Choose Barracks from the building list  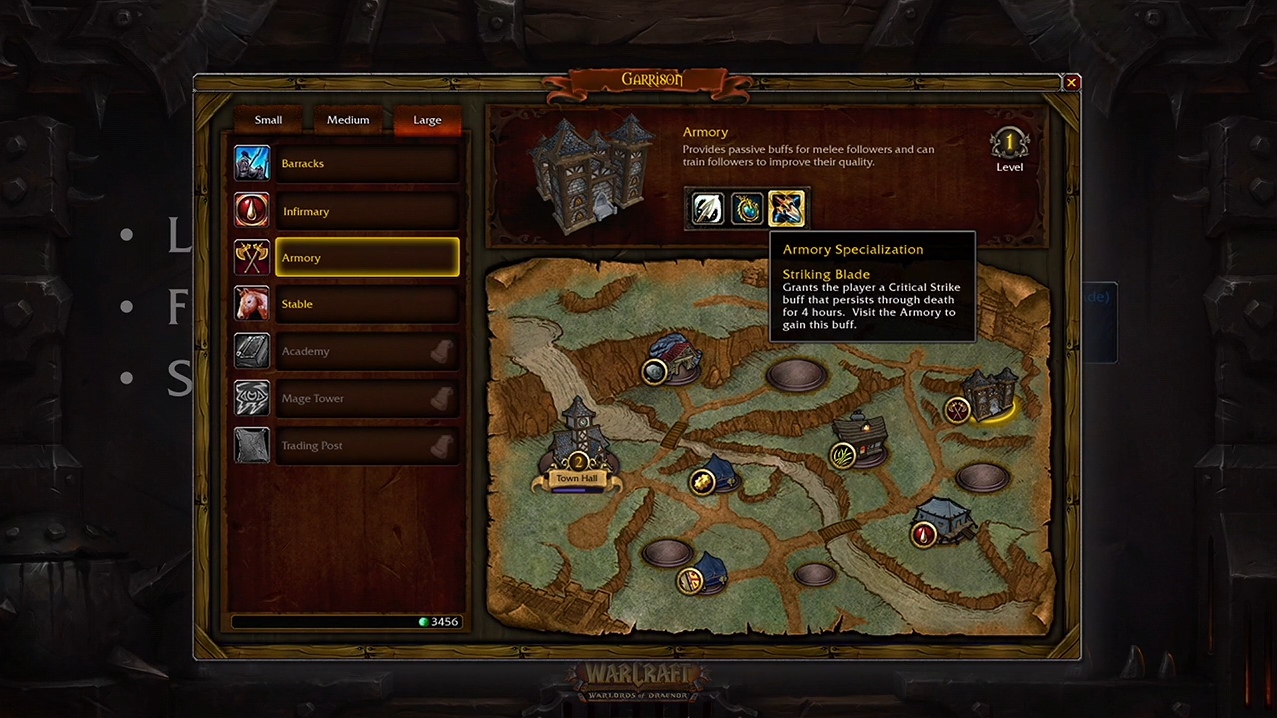pos(366,164)
